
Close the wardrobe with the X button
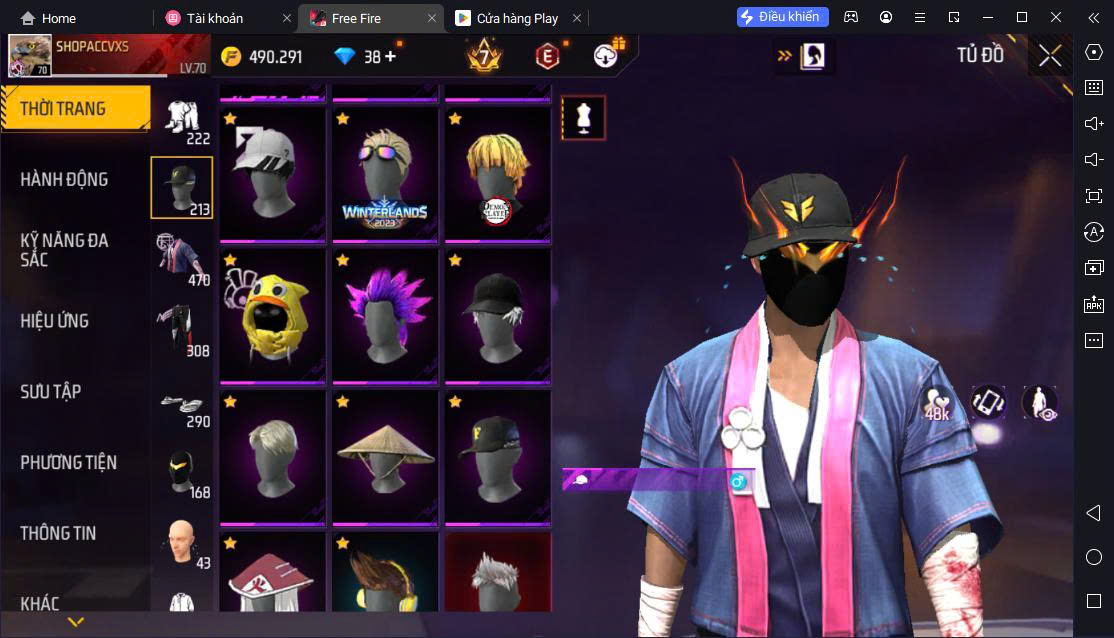click(x=1050, y=56)
